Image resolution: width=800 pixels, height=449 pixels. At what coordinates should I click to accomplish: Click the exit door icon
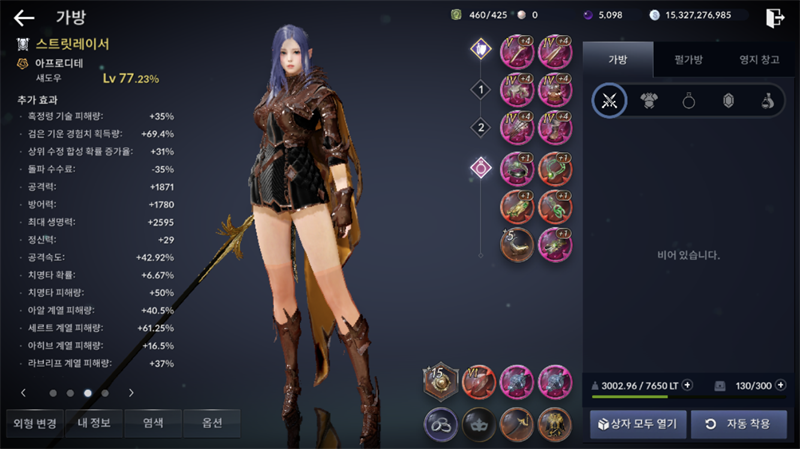pos(774,17)
